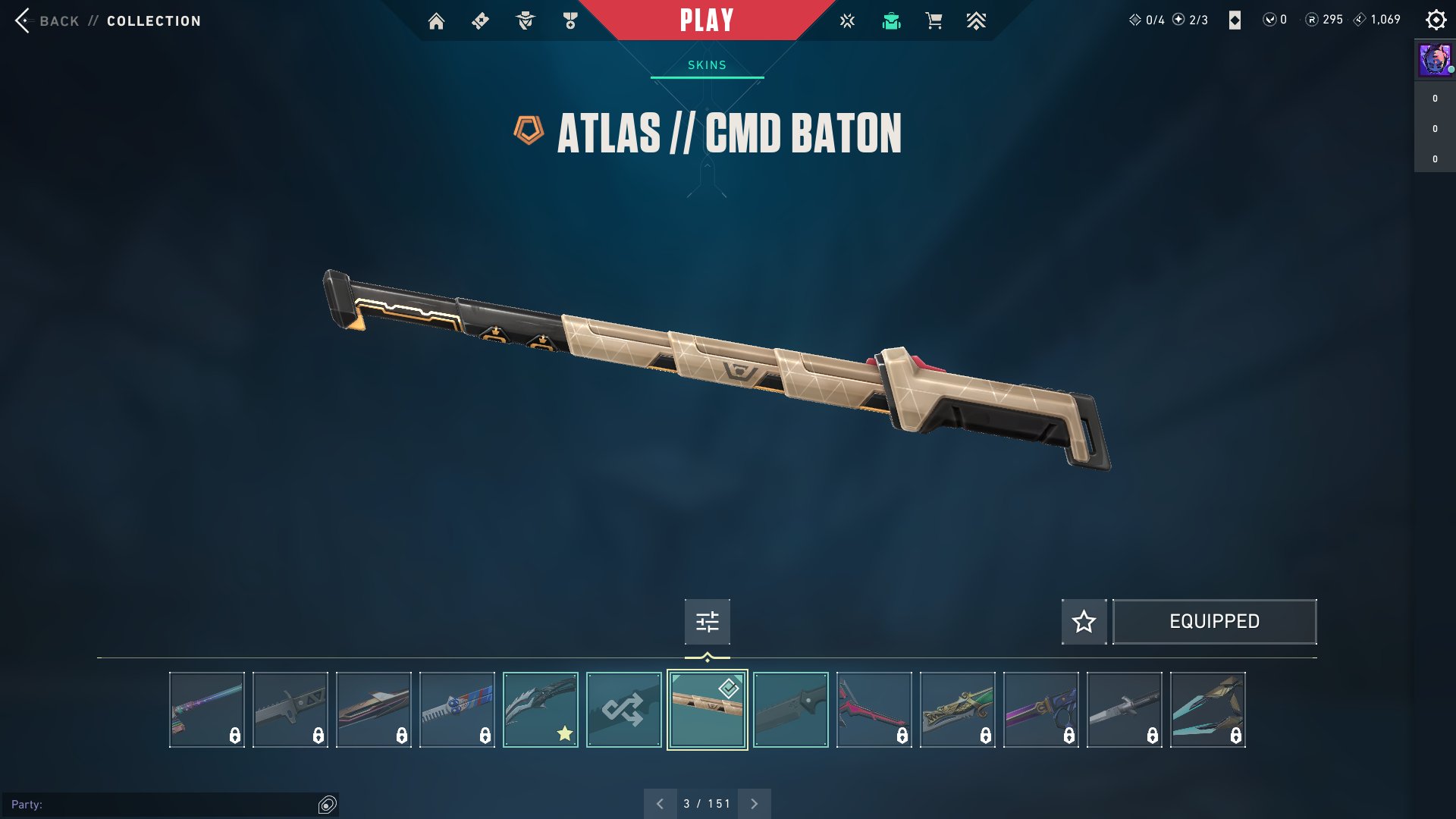
Task: Click the EQUIPPED button
Action: click(1214, 622)
